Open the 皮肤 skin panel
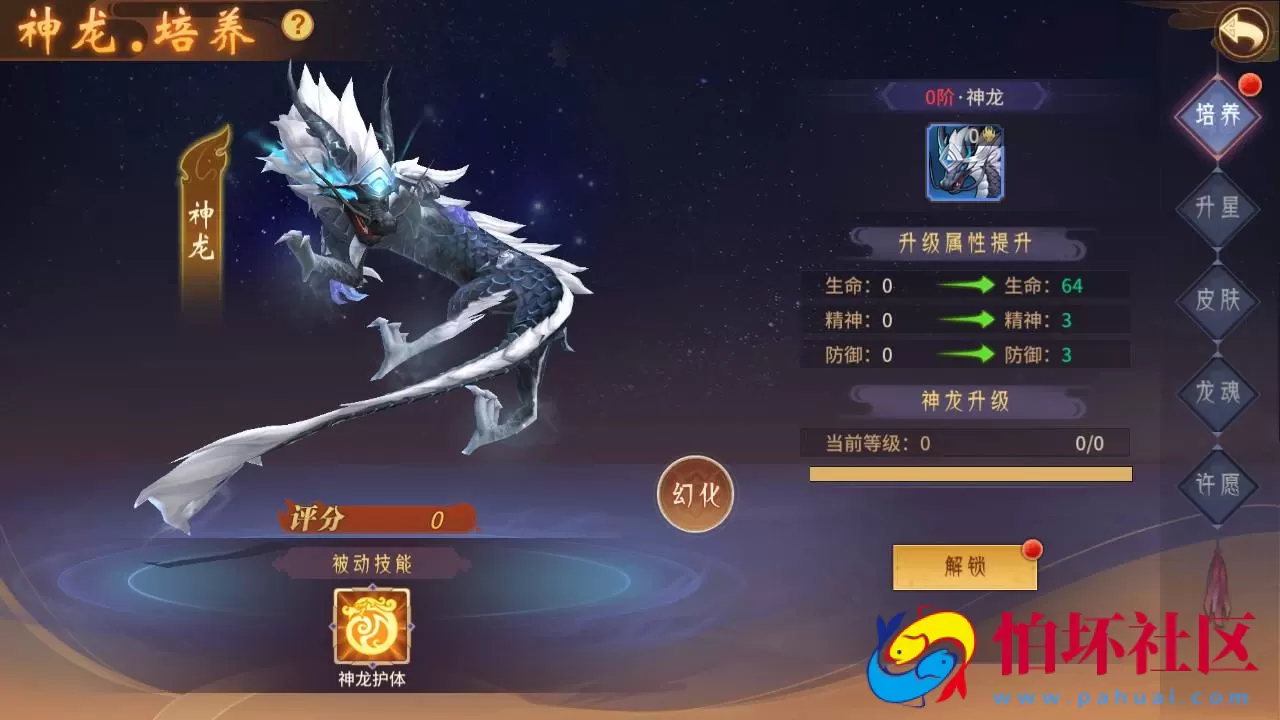This screenshot has height=720, width=1280. [x=1218, y=300]
